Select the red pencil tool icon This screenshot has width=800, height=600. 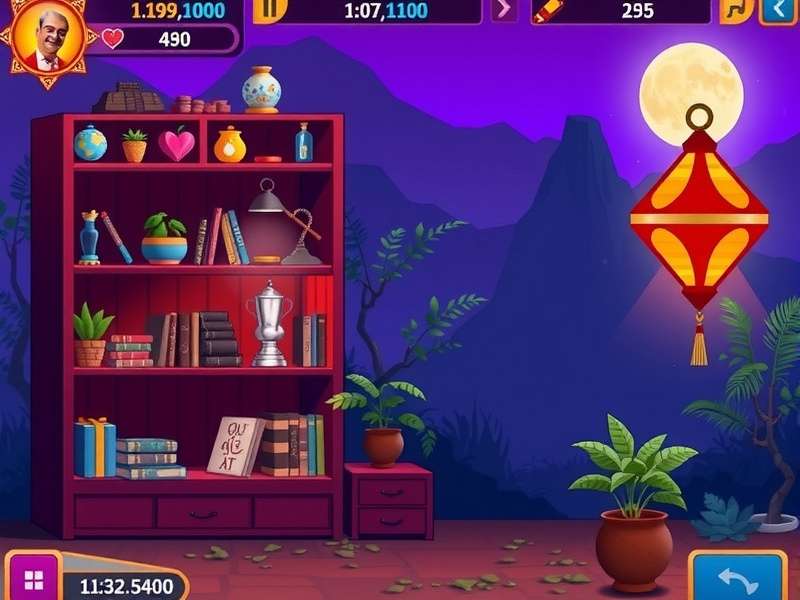point(547,11)
